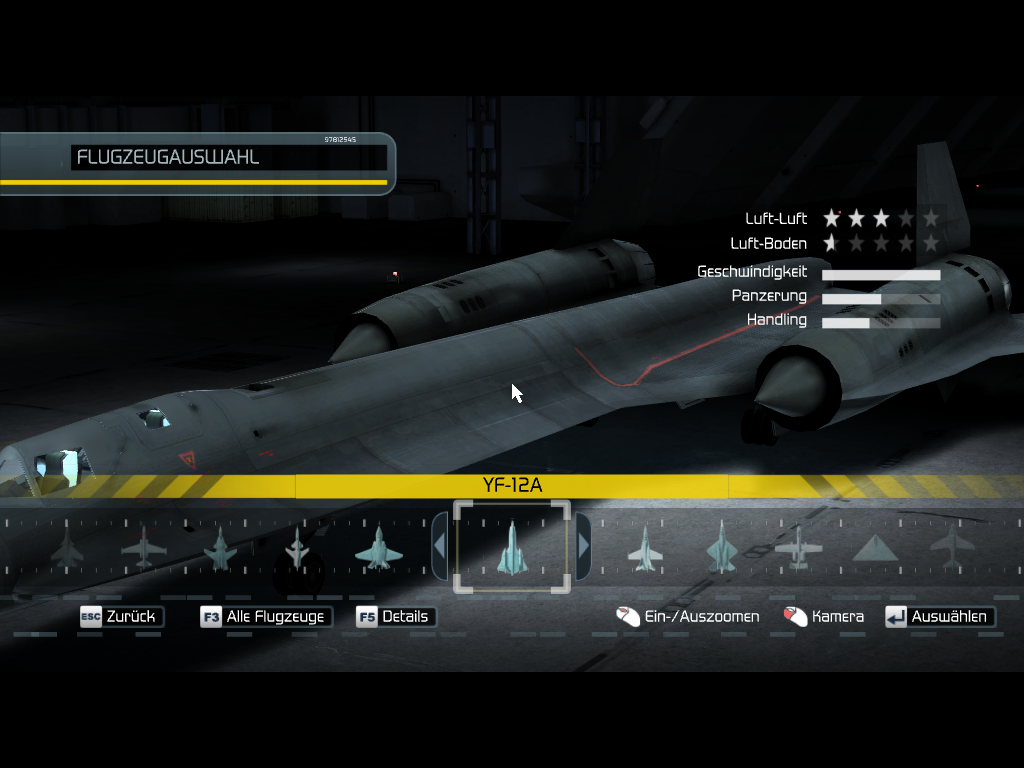
Task: Go back with the Zurück button
Action: 122,617
